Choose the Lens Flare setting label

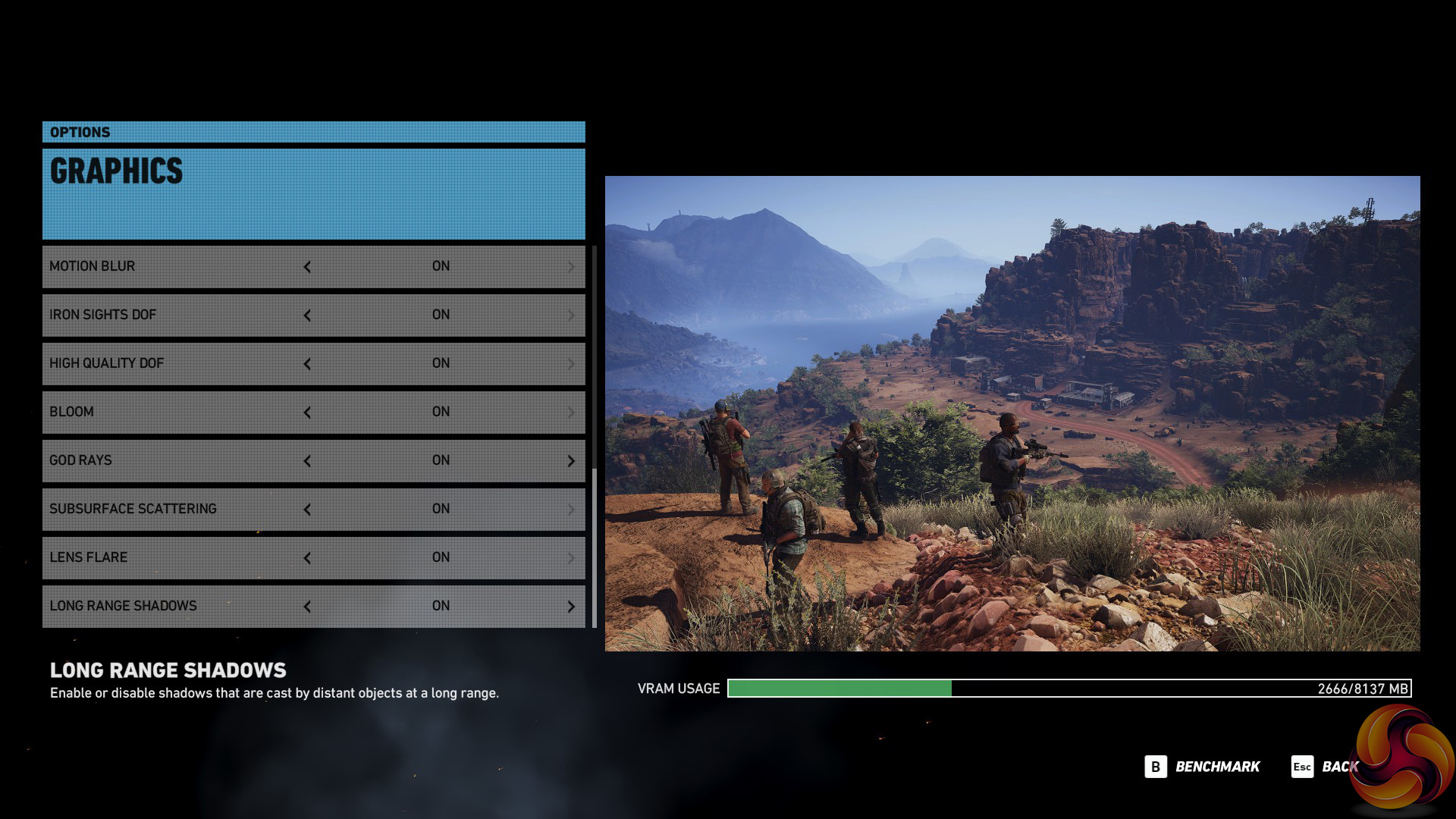(x=89, y=557)
